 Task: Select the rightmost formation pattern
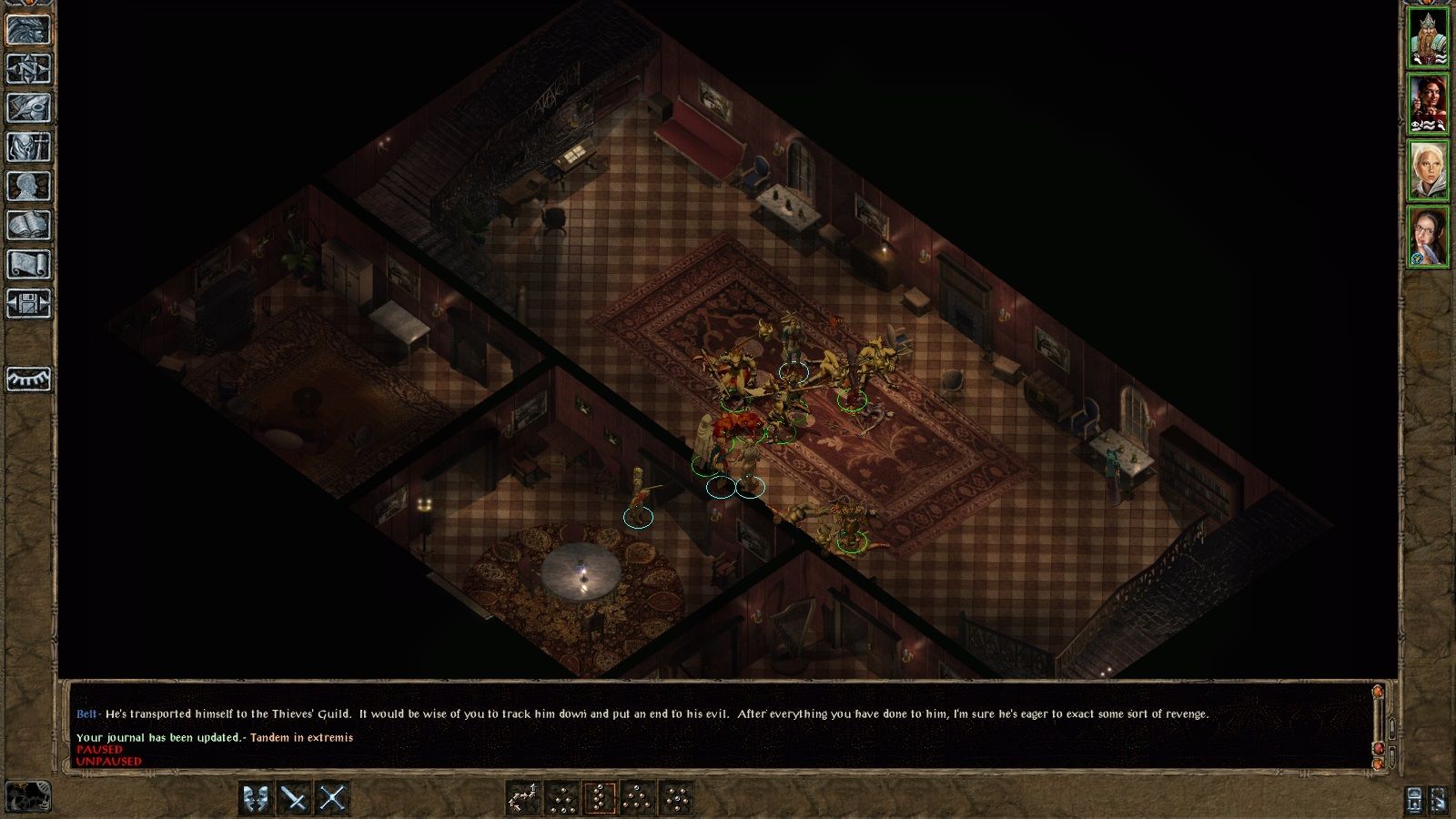click(676, 799)
